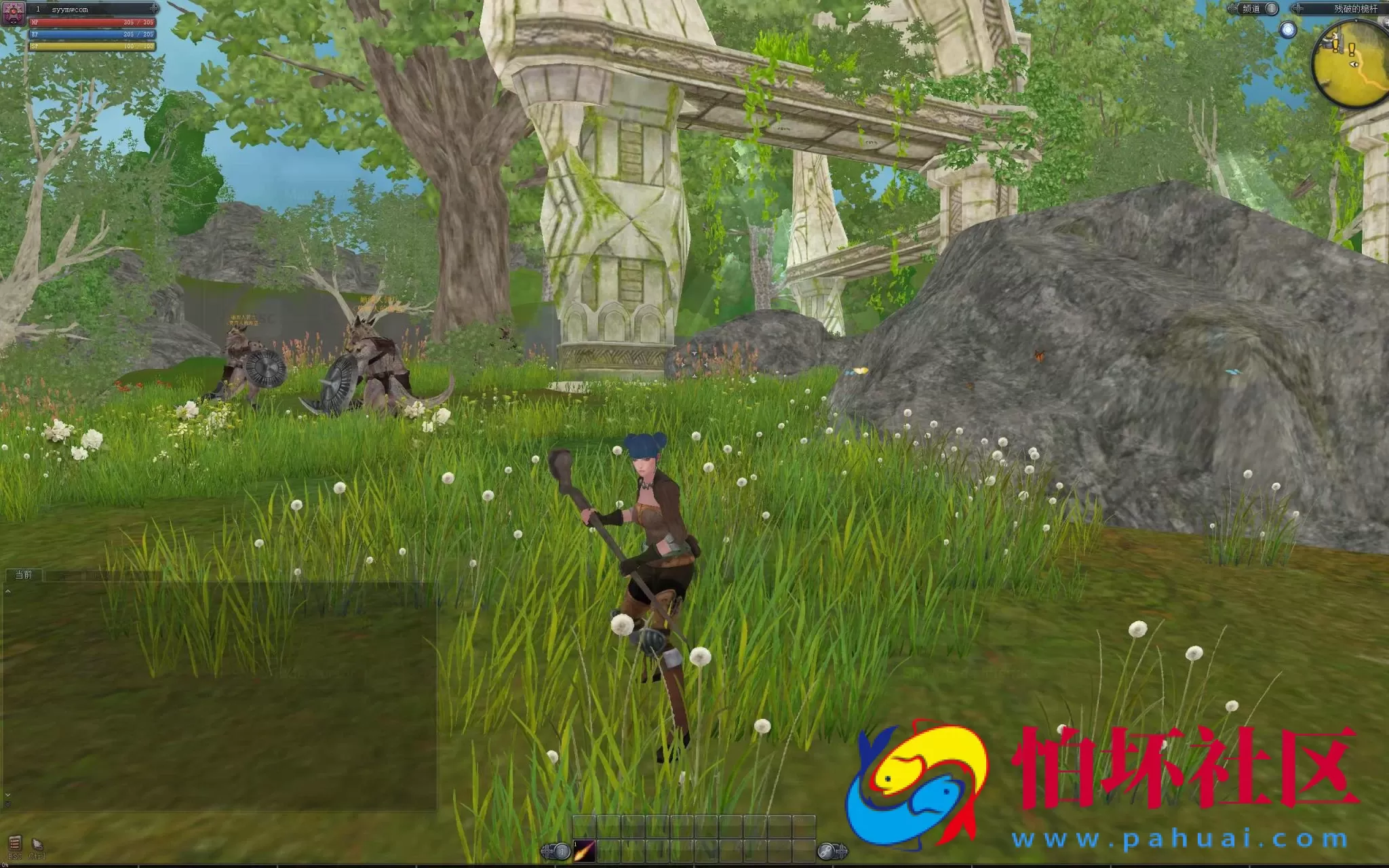Click the cursor-mode icon in bottom-left corner

coord(37,844)
